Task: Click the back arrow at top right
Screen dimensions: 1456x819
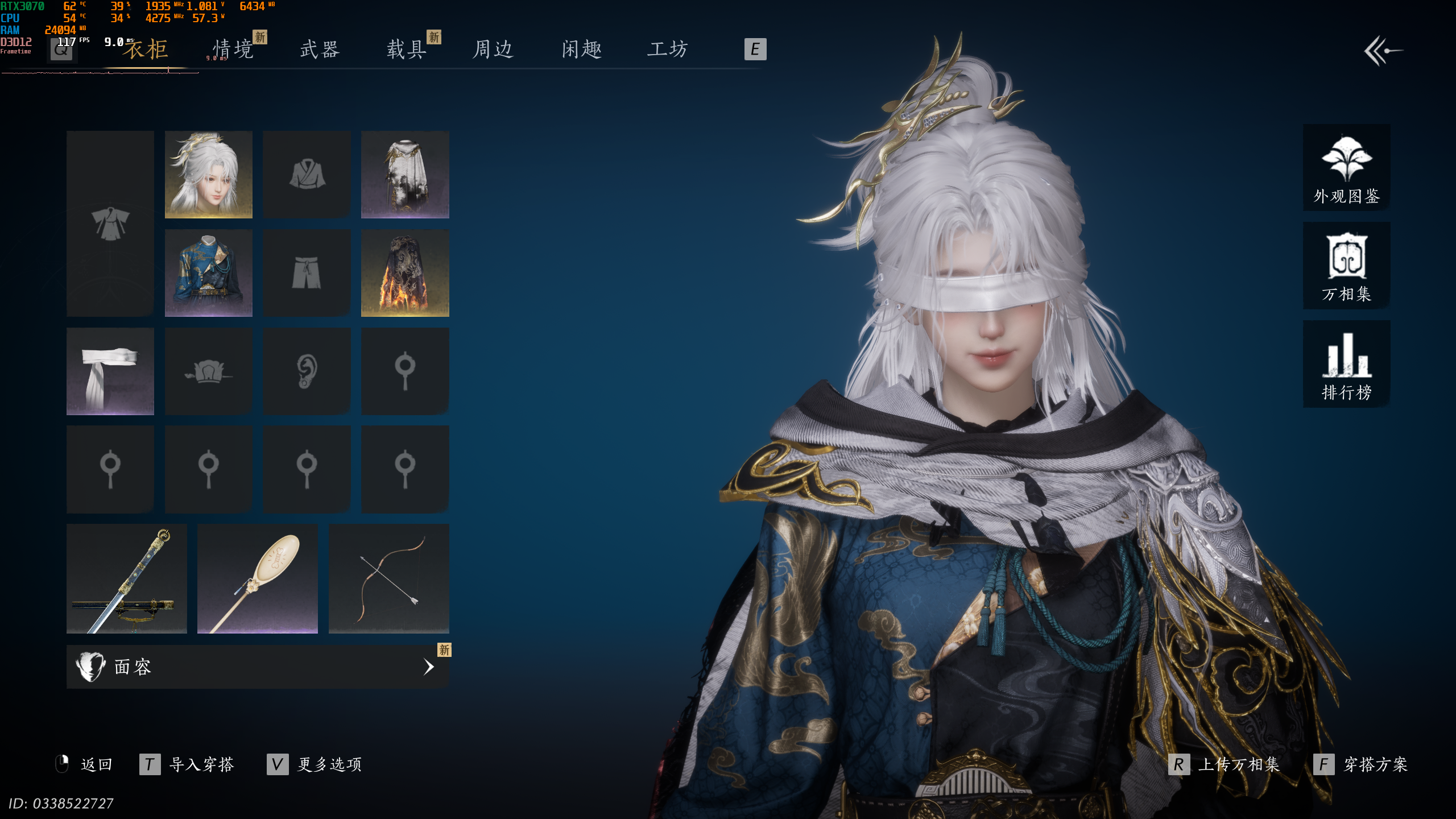Action: pos(1383,51)
